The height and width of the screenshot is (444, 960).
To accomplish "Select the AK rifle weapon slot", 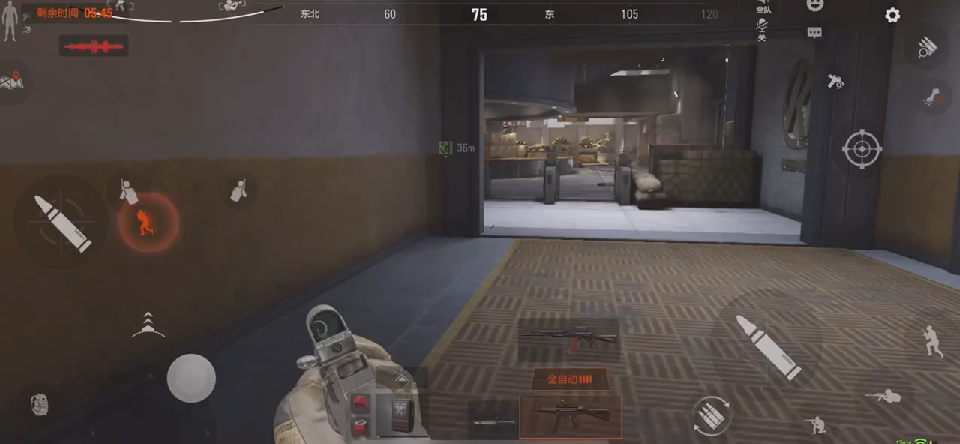I will coord(568,340).
